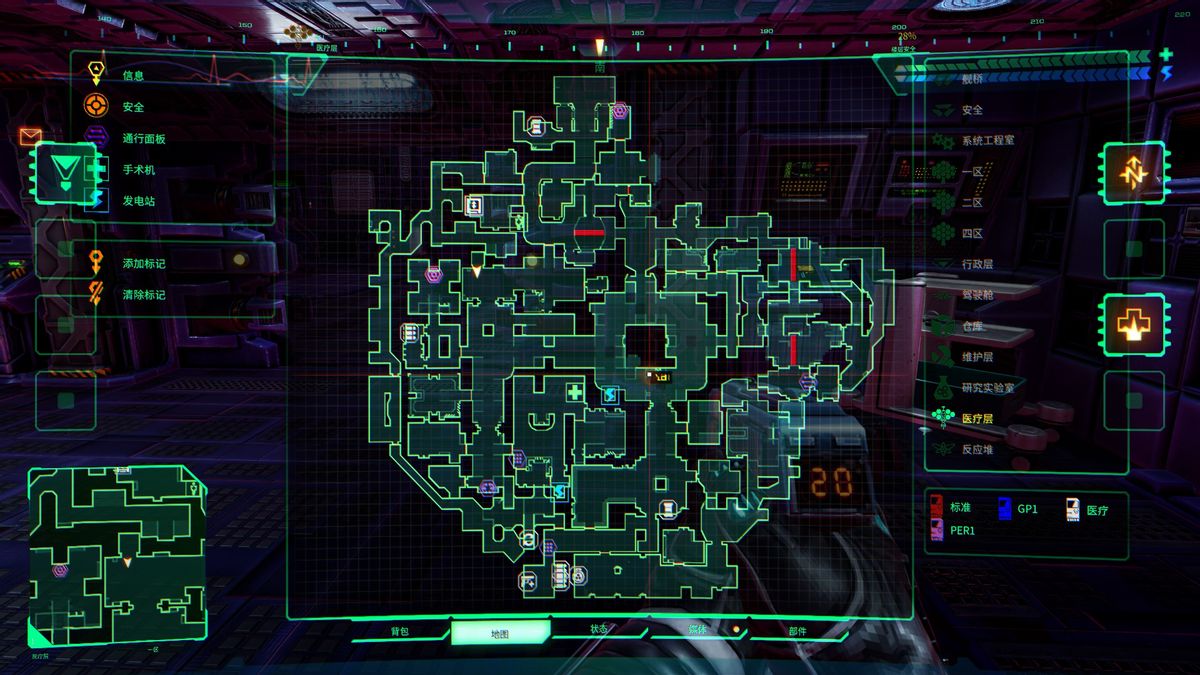Toggle the 信息 map filter
Screen dimensions: 1200x675
tap(133, 75)
